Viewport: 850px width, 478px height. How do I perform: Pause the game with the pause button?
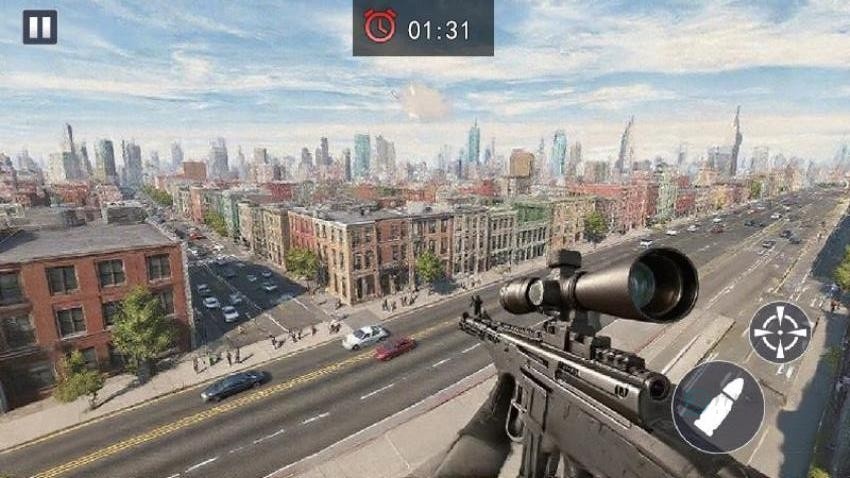40,27
